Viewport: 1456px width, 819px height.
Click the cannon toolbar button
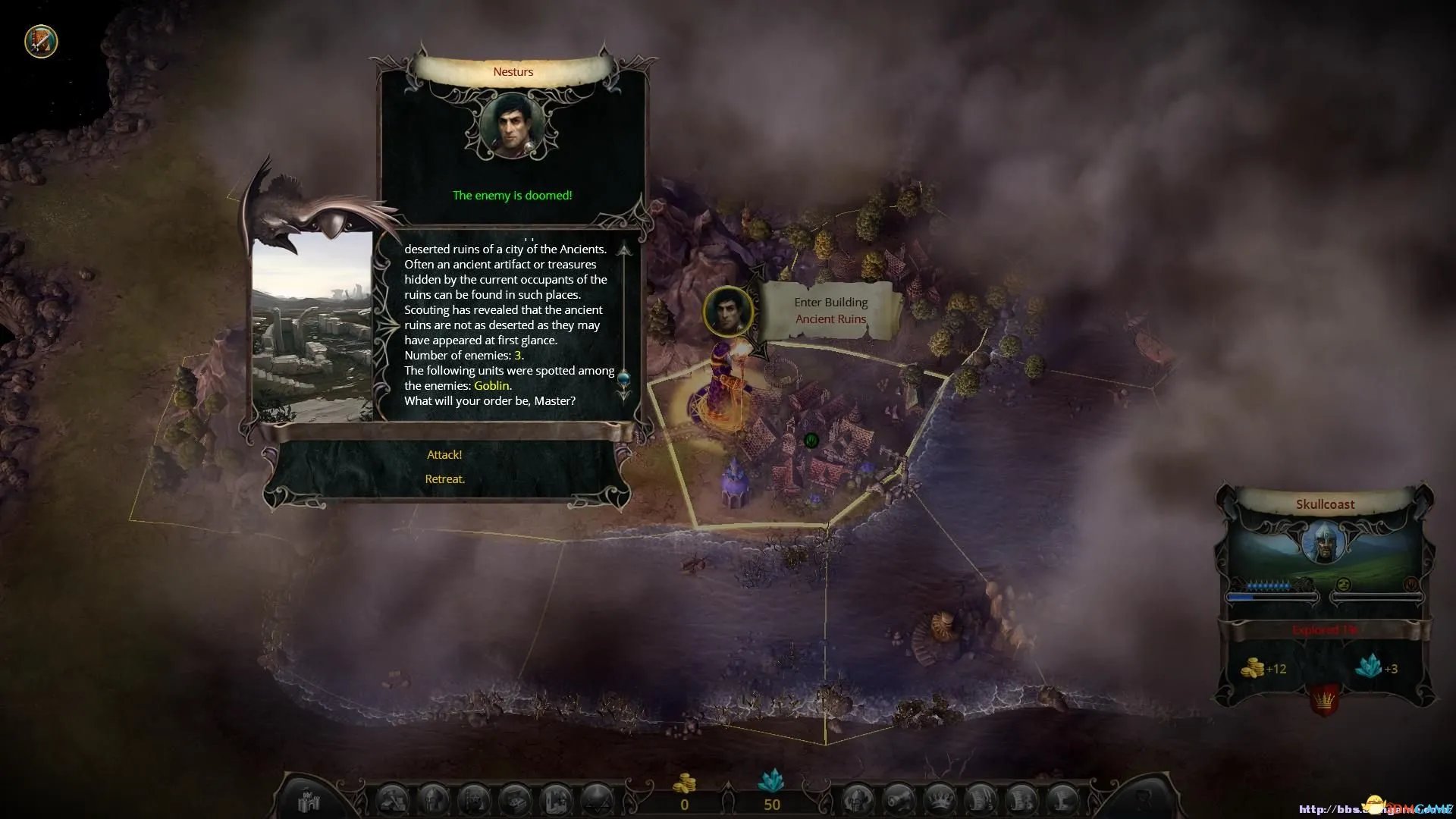[x=899, y=799]
